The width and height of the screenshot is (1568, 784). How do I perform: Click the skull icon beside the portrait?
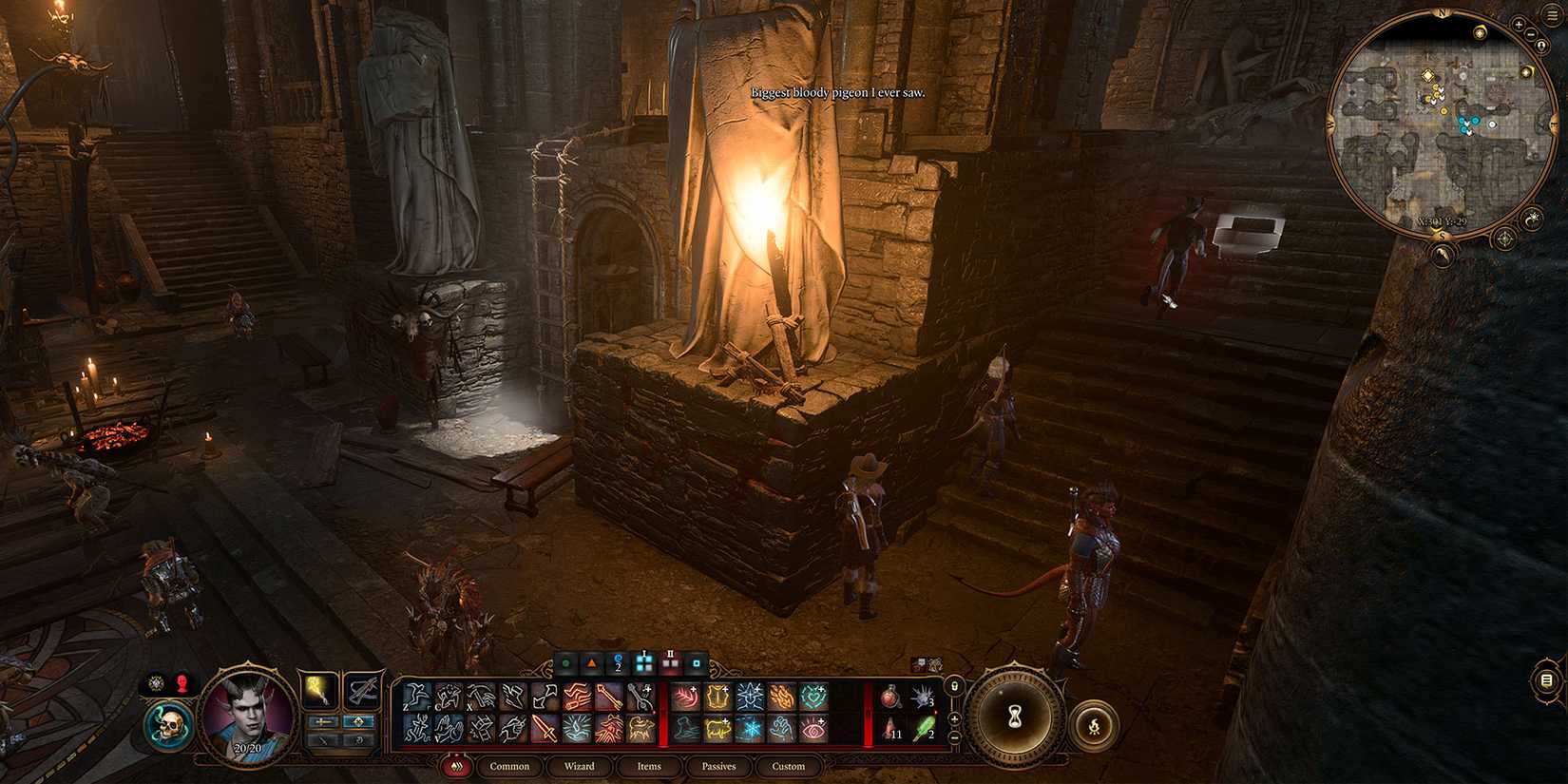(170, 724)
